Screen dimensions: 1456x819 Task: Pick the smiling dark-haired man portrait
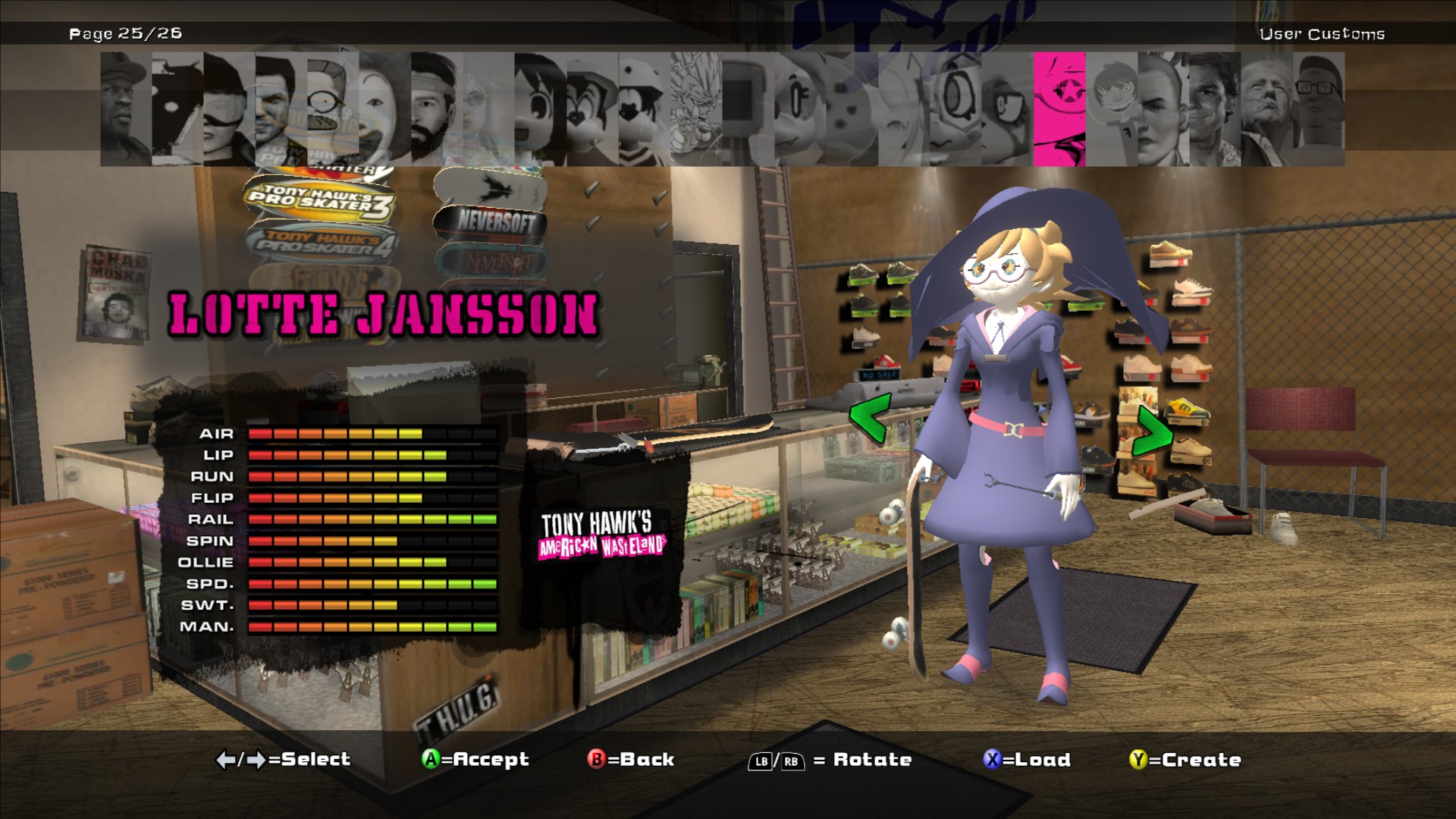coord(1215,109)
